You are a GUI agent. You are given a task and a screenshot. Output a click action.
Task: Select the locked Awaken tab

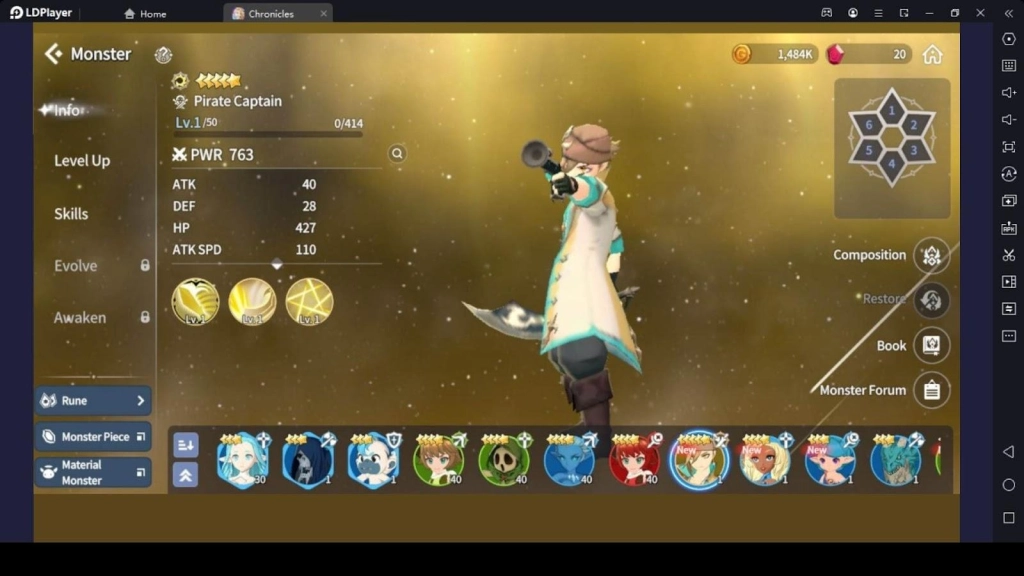pos(80,318)
